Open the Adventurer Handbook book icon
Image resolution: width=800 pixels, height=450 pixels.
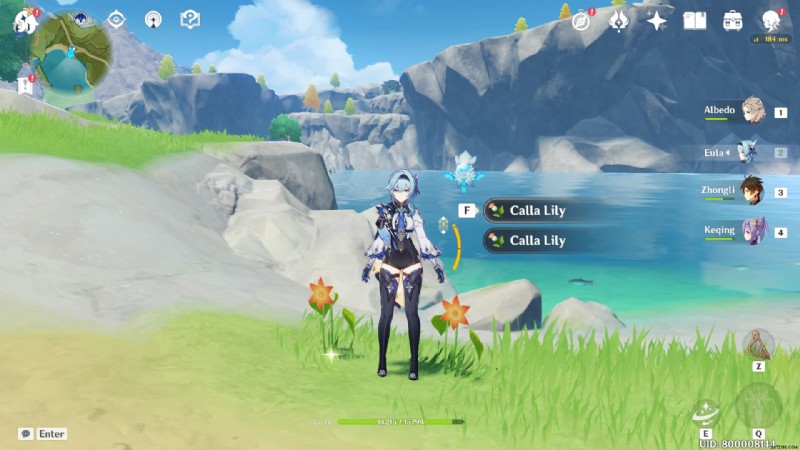(694, 20)
